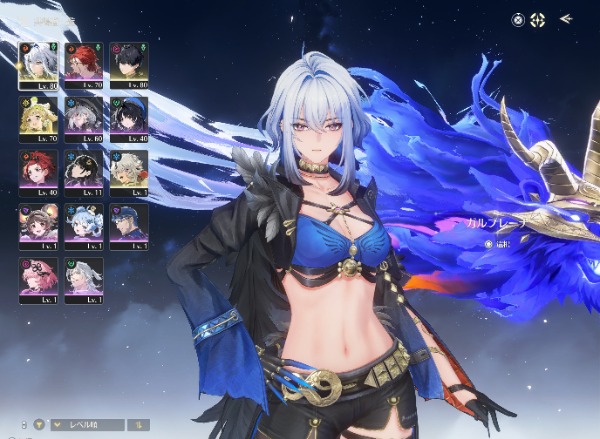Select the Lv. 11 dark-haired character
600x439 pixels.
coord(82,168)
